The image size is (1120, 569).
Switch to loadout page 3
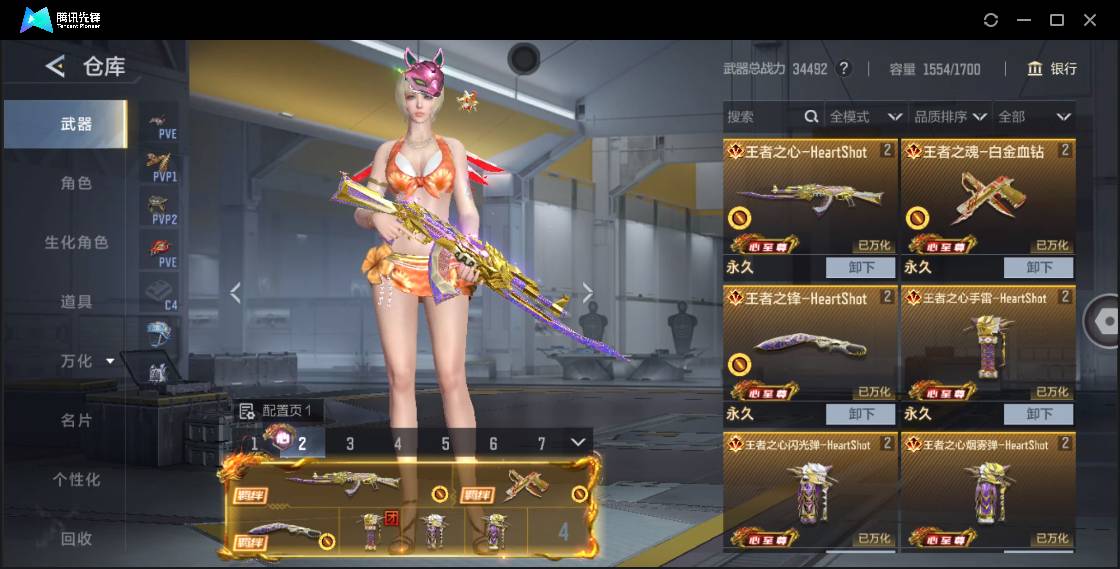click(x=350, y=443)
